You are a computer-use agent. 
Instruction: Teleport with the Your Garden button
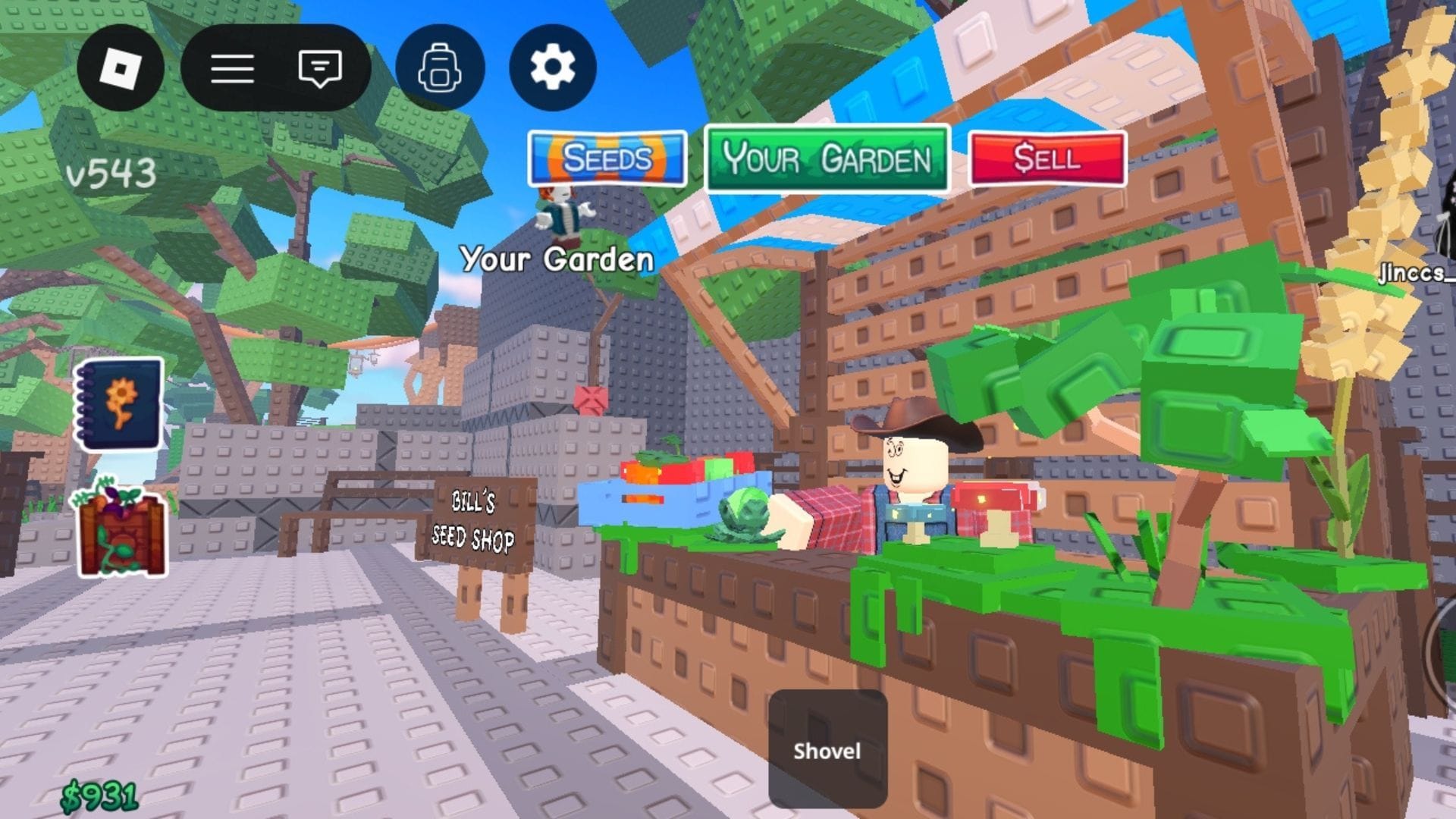[x=827, y=159]
